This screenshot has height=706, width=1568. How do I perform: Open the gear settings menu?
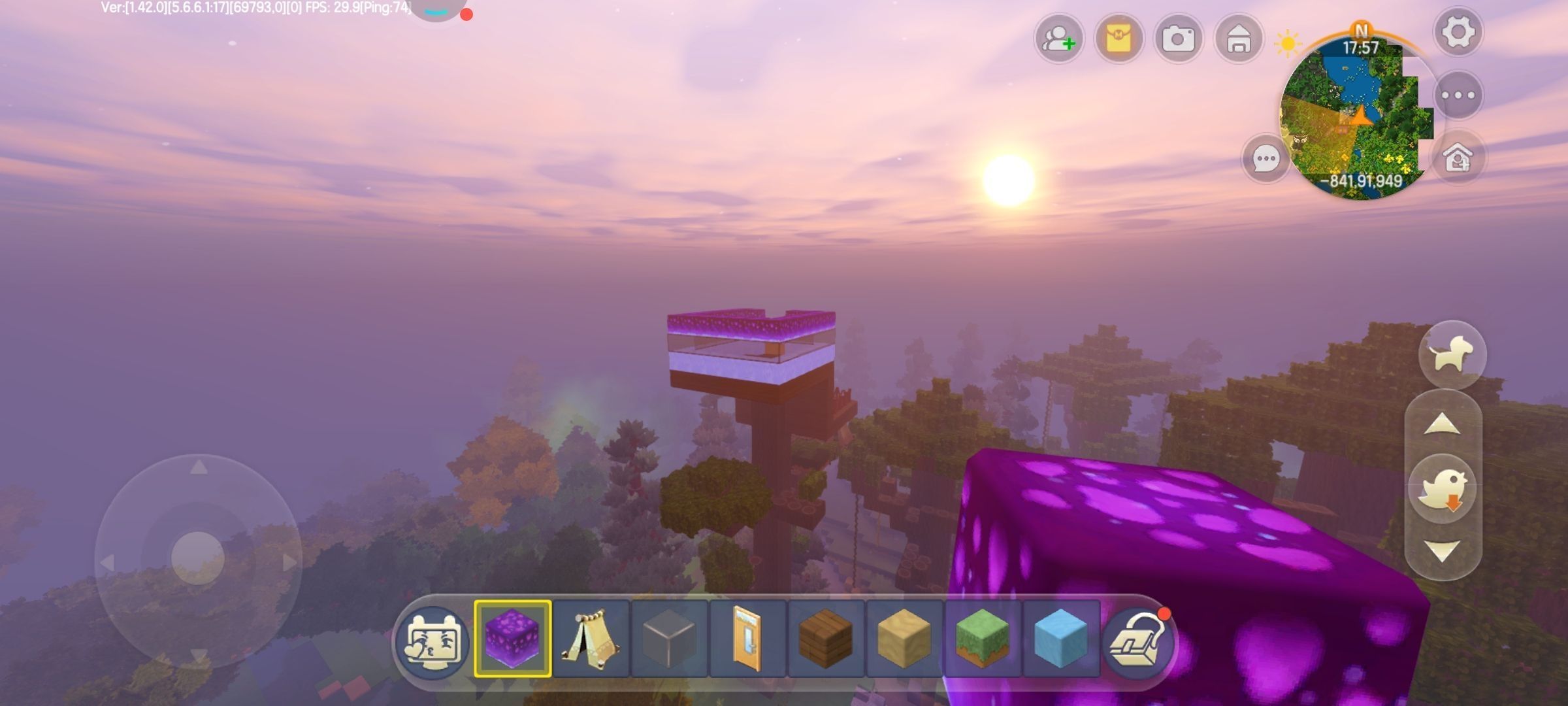click(1458, 31)
